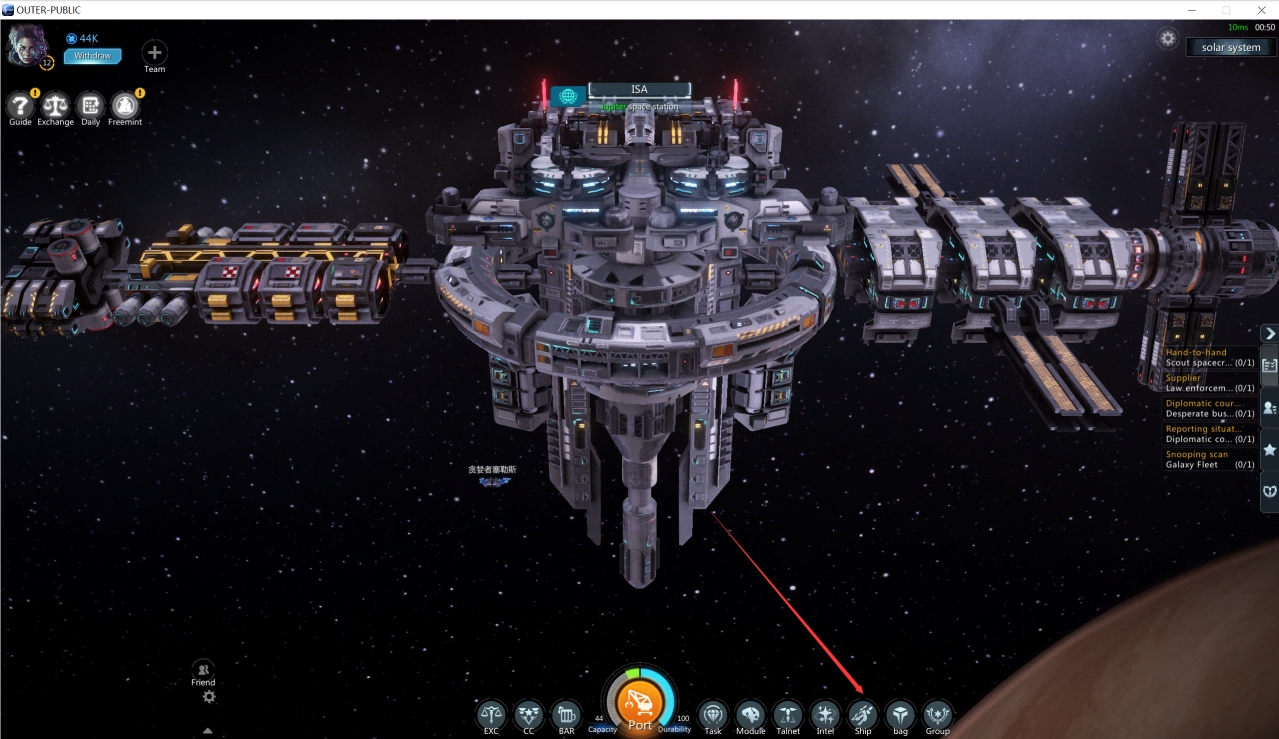Add a Team member
The height and width of the screenshot is (739, 1279).
click(x=154, y=52)
